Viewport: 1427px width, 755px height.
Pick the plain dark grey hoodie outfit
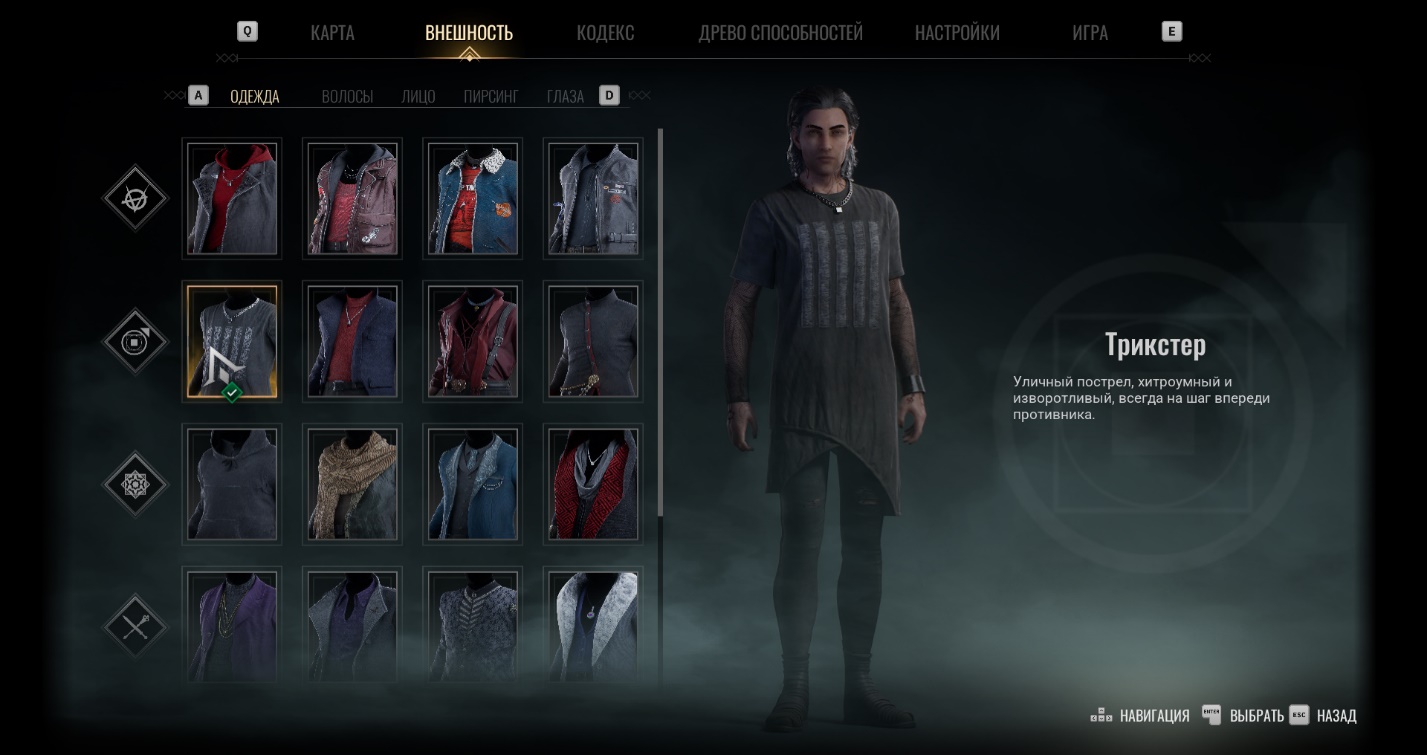point(232,484)
